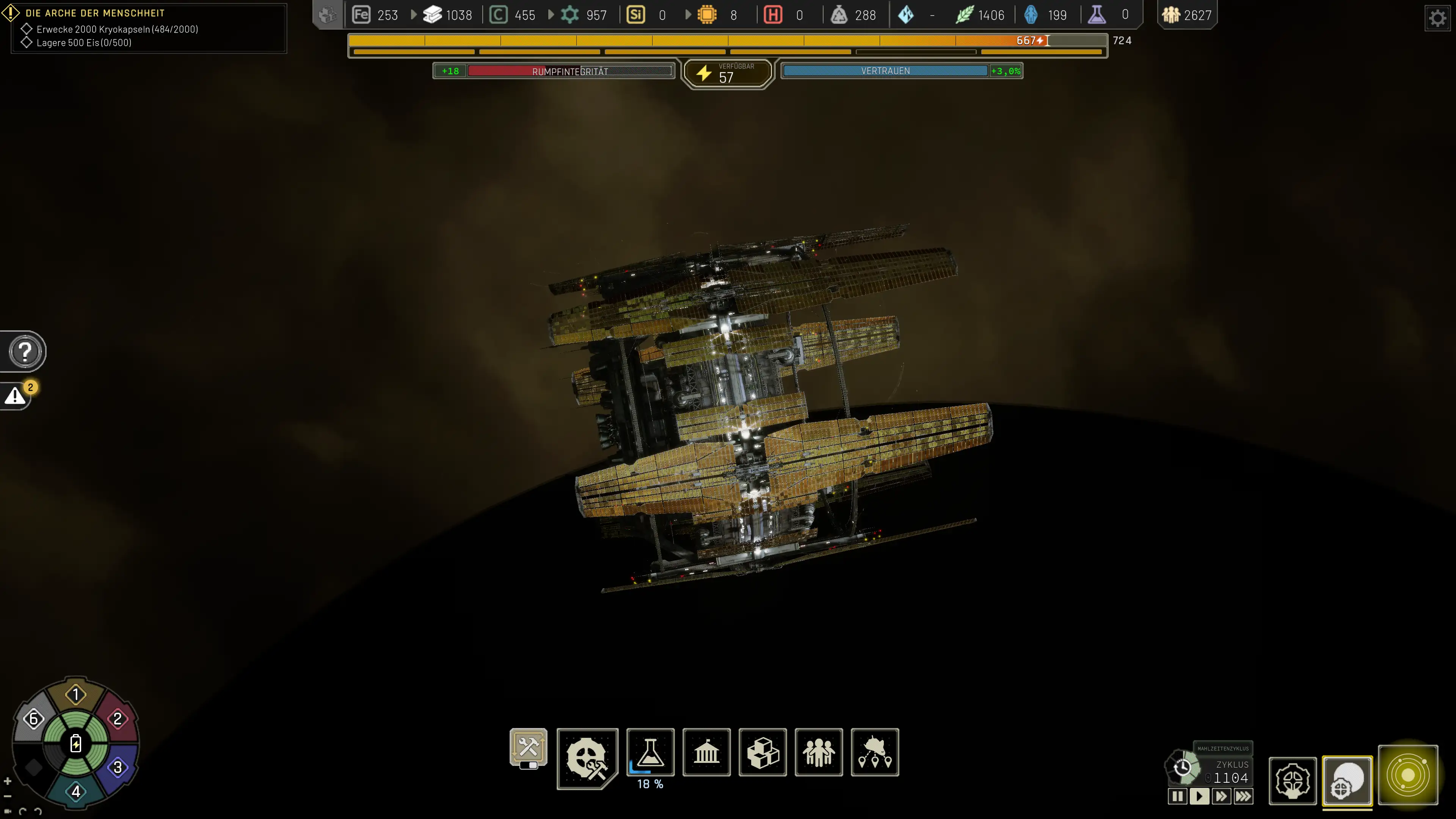
Task: Select sector 6 on the sector wheel
Action: tap(33, 719)
